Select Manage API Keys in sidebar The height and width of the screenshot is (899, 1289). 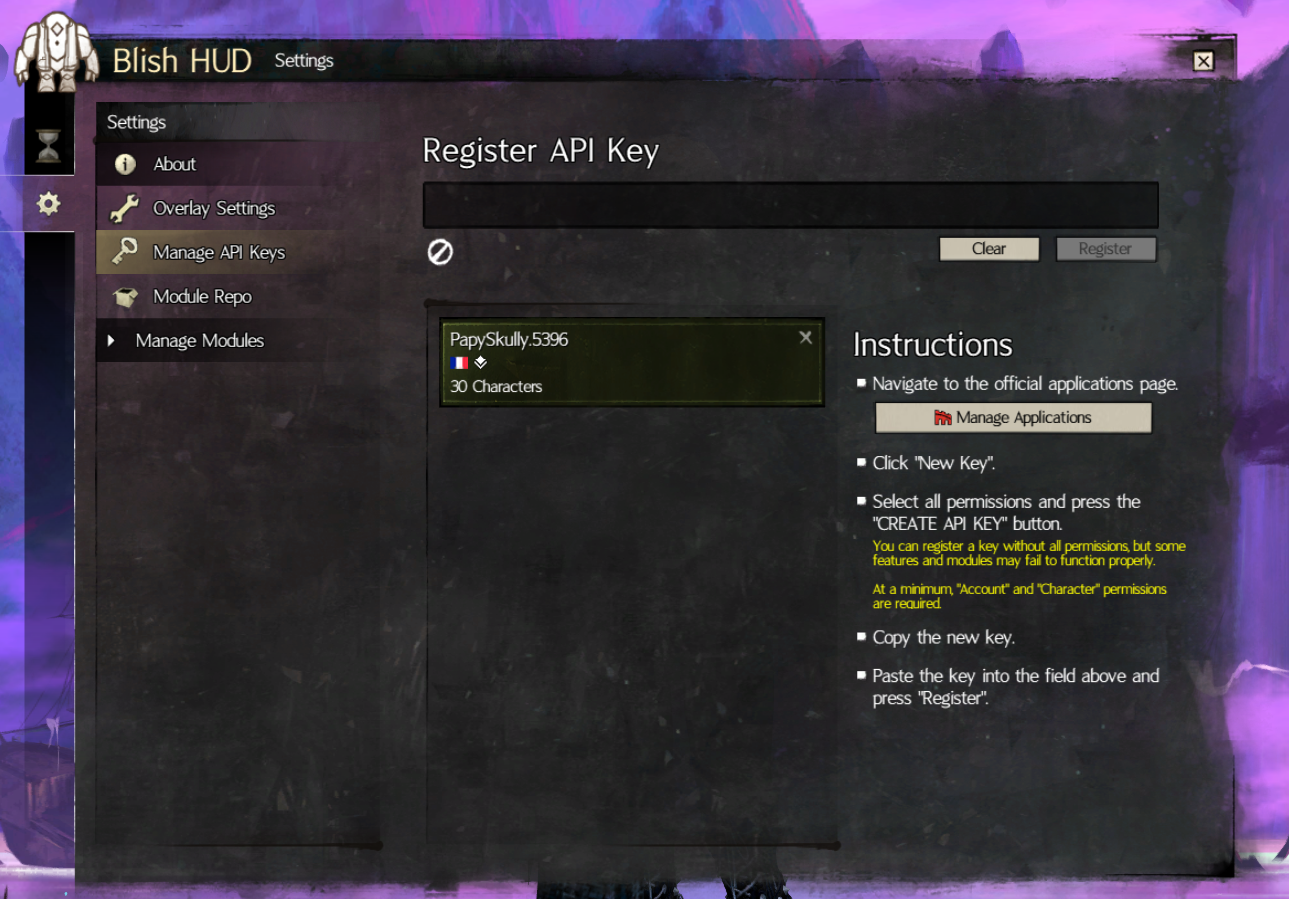[218, 252]
